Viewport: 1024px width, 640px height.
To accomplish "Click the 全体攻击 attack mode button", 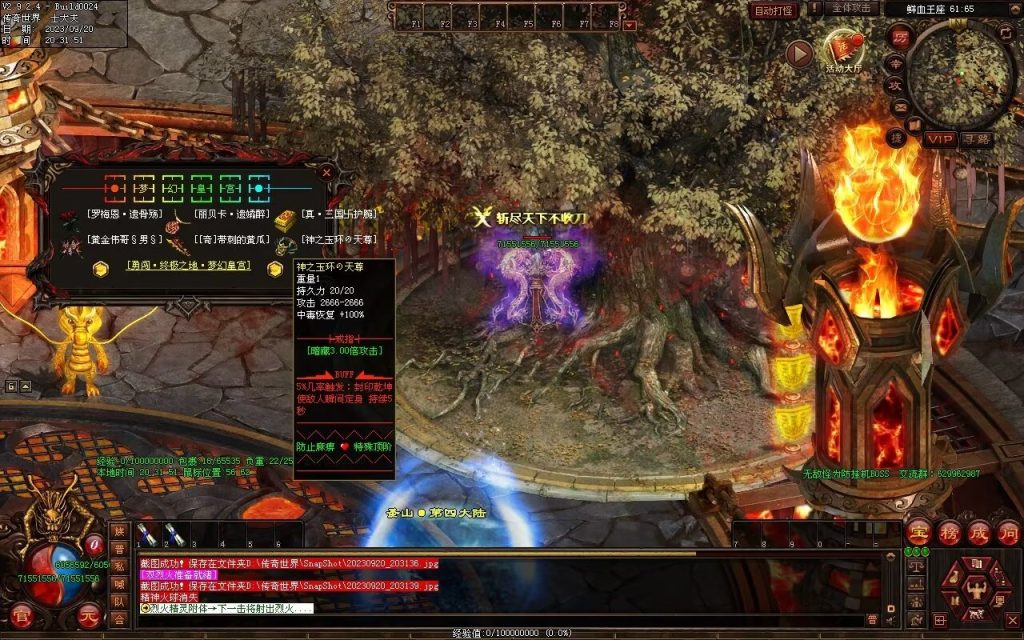I will coord(851,9).
